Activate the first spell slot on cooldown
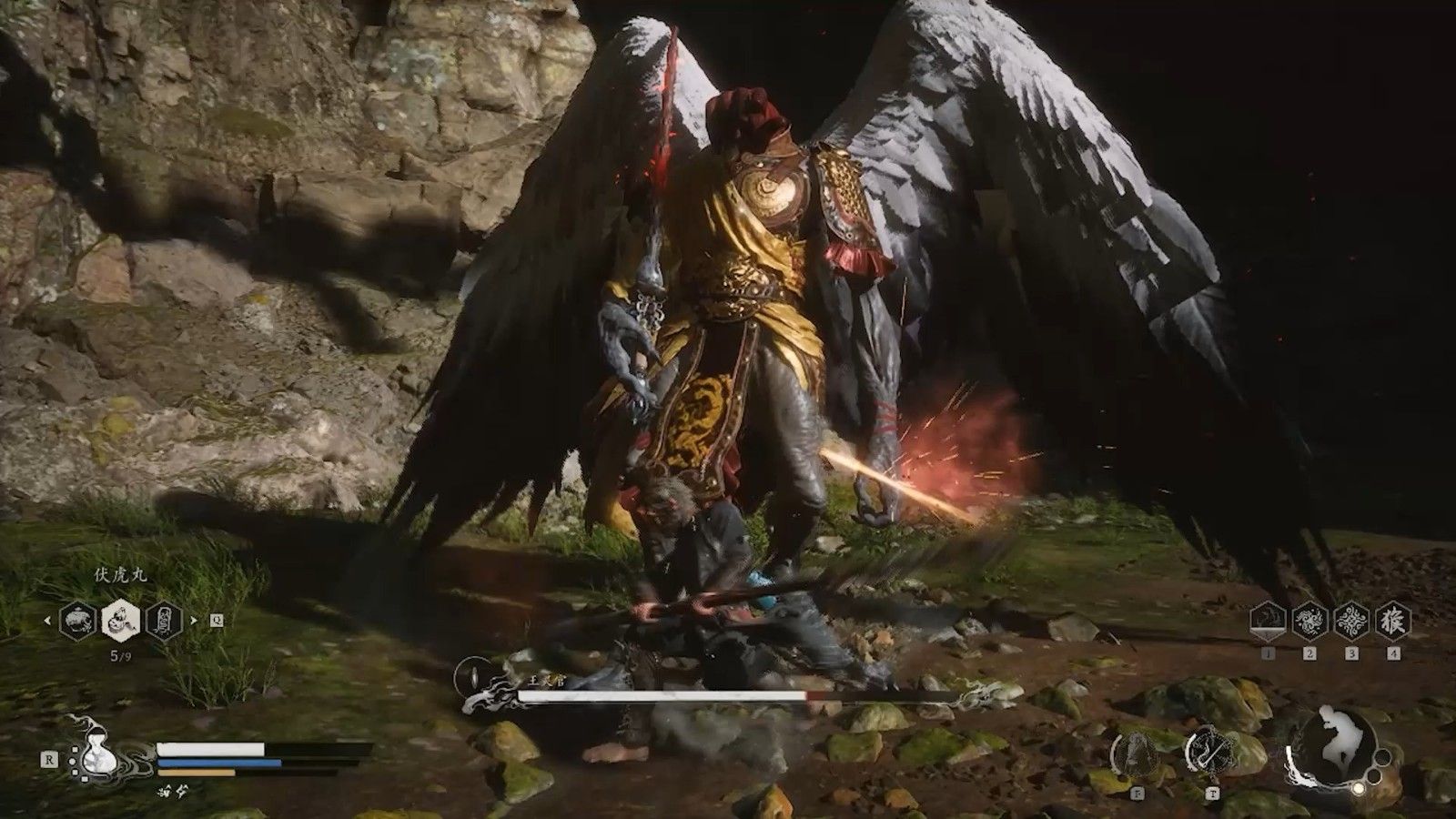Screen dimensions: 1456x819 [x=1268, y=622]
